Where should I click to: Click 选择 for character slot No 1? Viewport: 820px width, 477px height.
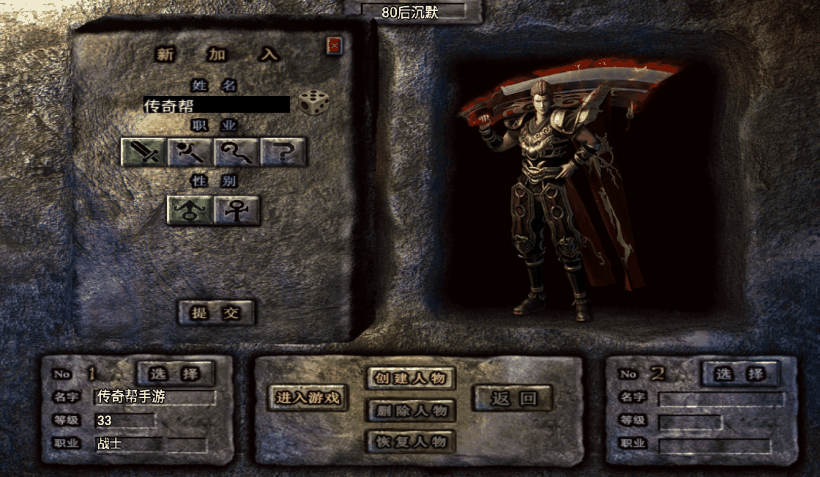point(175,374)
